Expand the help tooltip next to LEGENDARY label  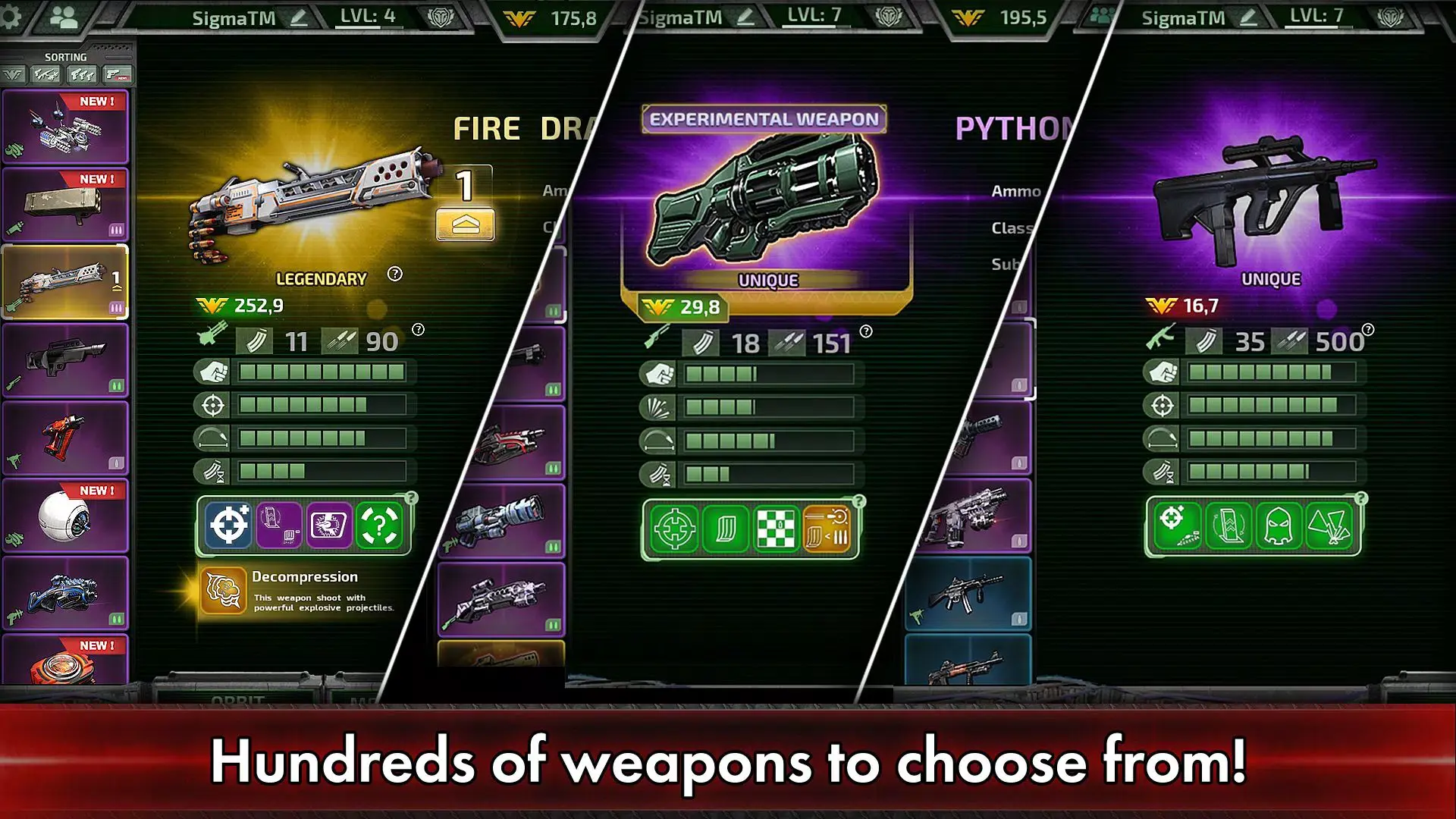click(x=394, y=275)
